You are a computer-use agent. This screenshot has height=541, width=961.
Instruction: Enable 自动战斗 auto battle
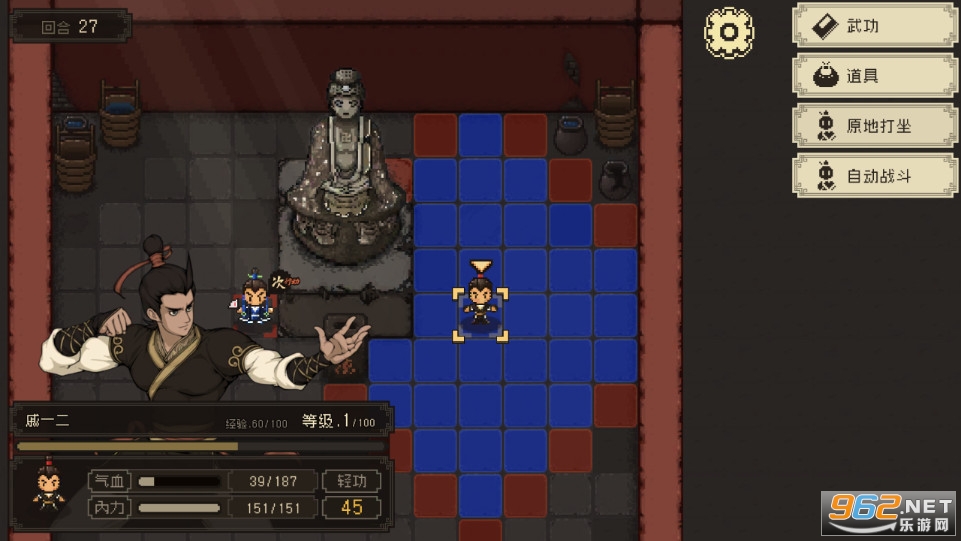(874, 176)
